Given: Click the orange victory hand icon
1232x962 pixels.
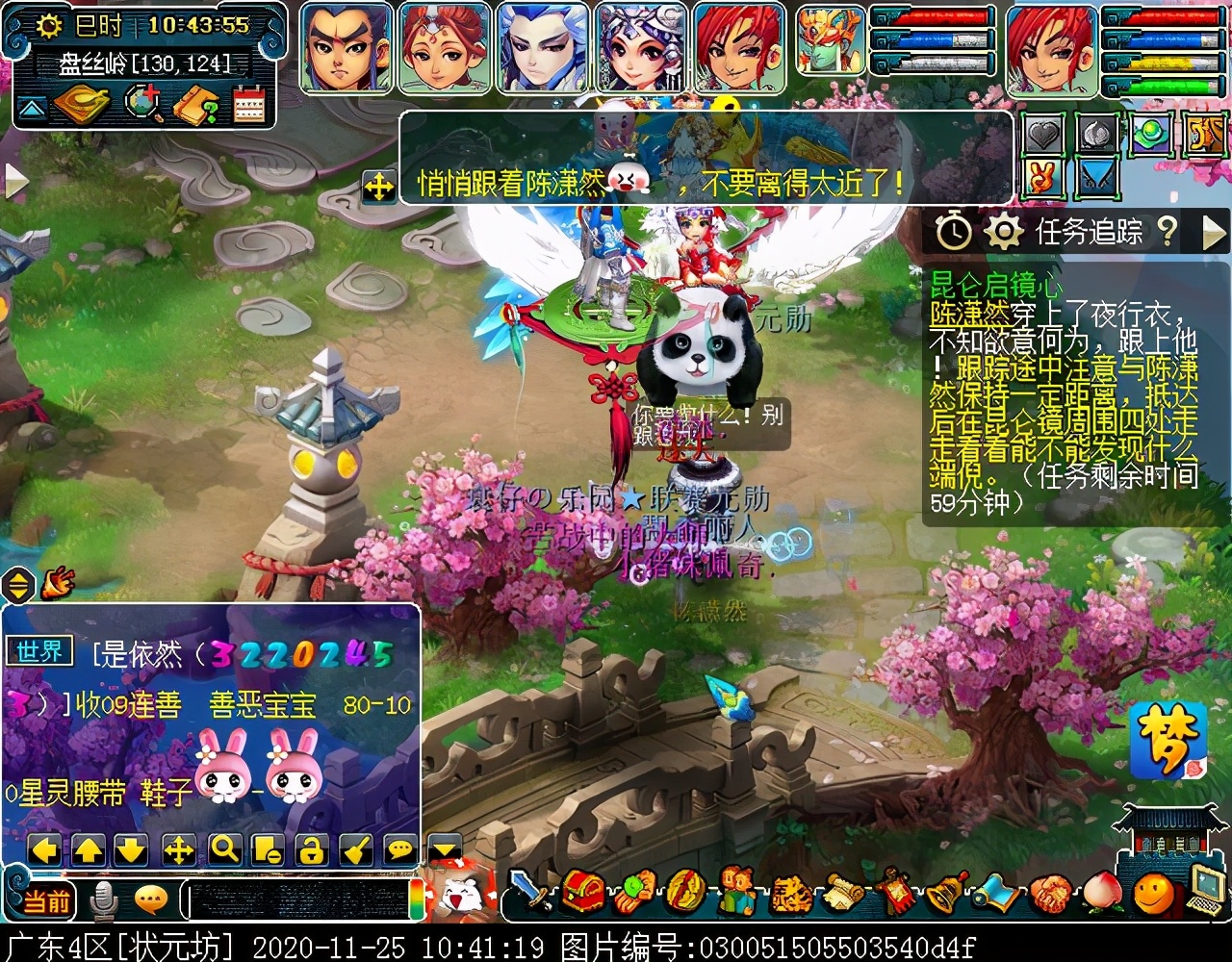Looking at the screenshot, I should 1043,178.
